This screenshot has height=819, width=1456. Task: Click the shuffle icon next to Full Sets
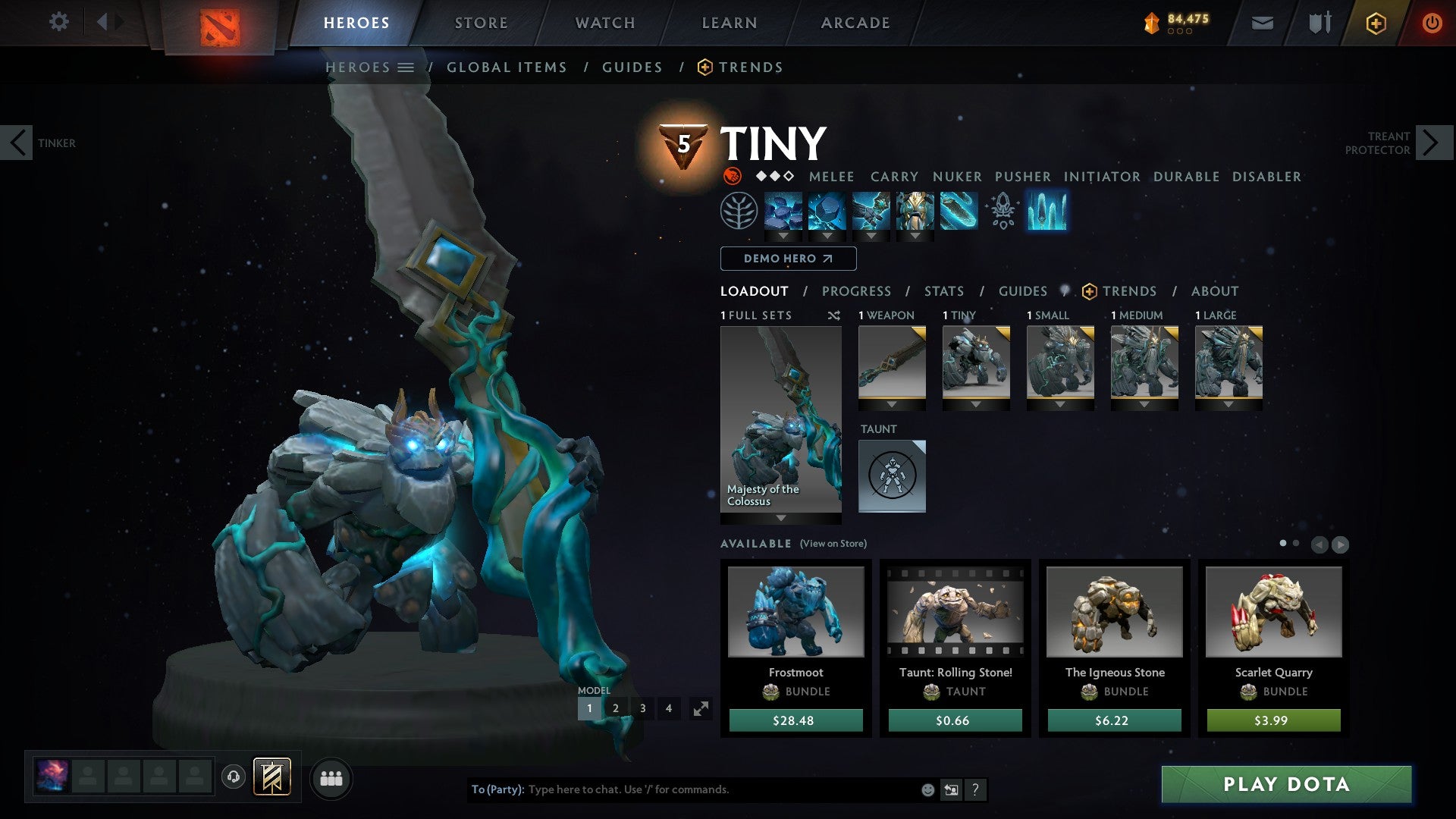click(834, 315)
